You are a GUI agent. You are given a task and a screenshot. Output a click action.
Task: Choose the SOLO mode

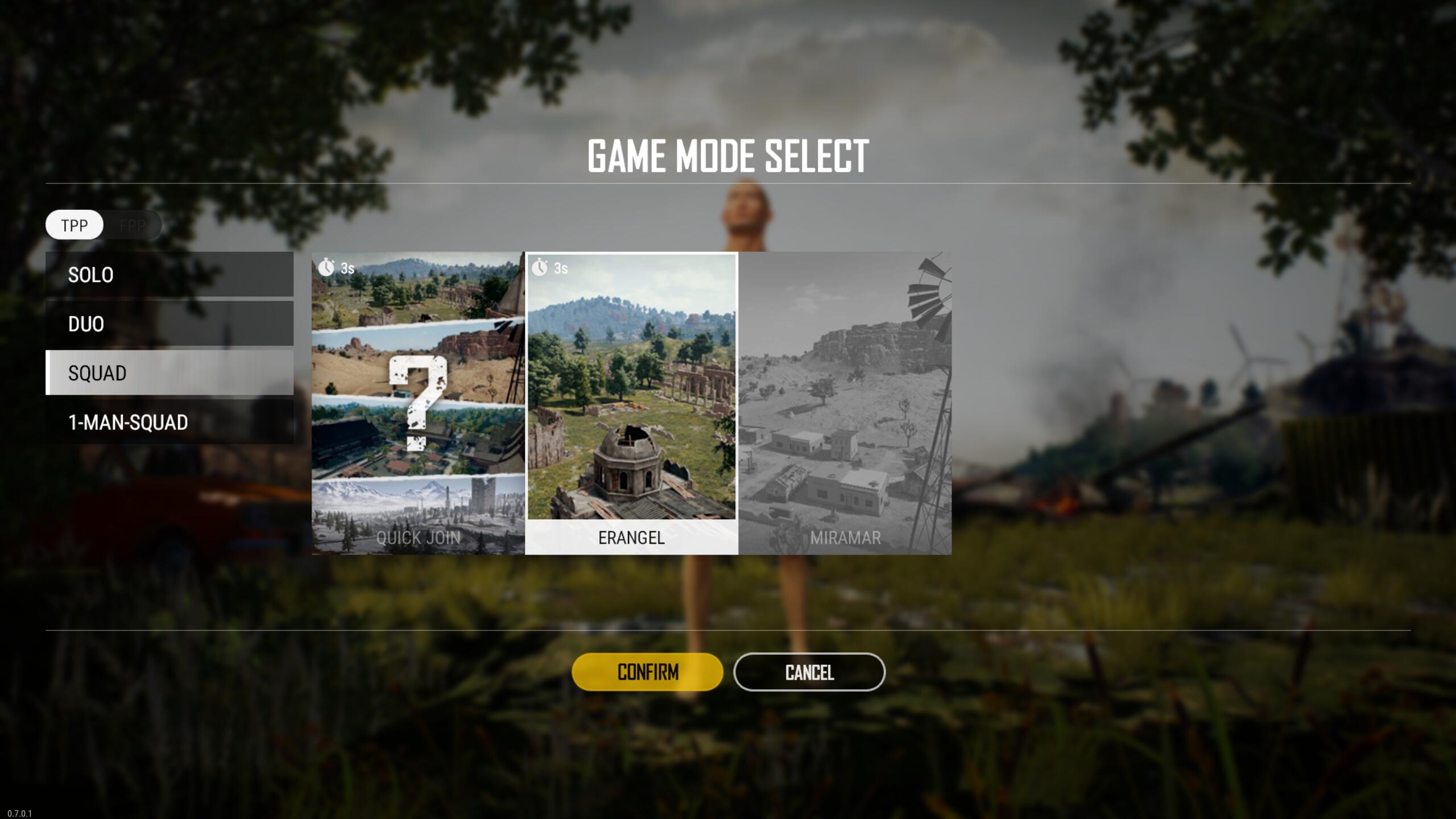[169, 275]
